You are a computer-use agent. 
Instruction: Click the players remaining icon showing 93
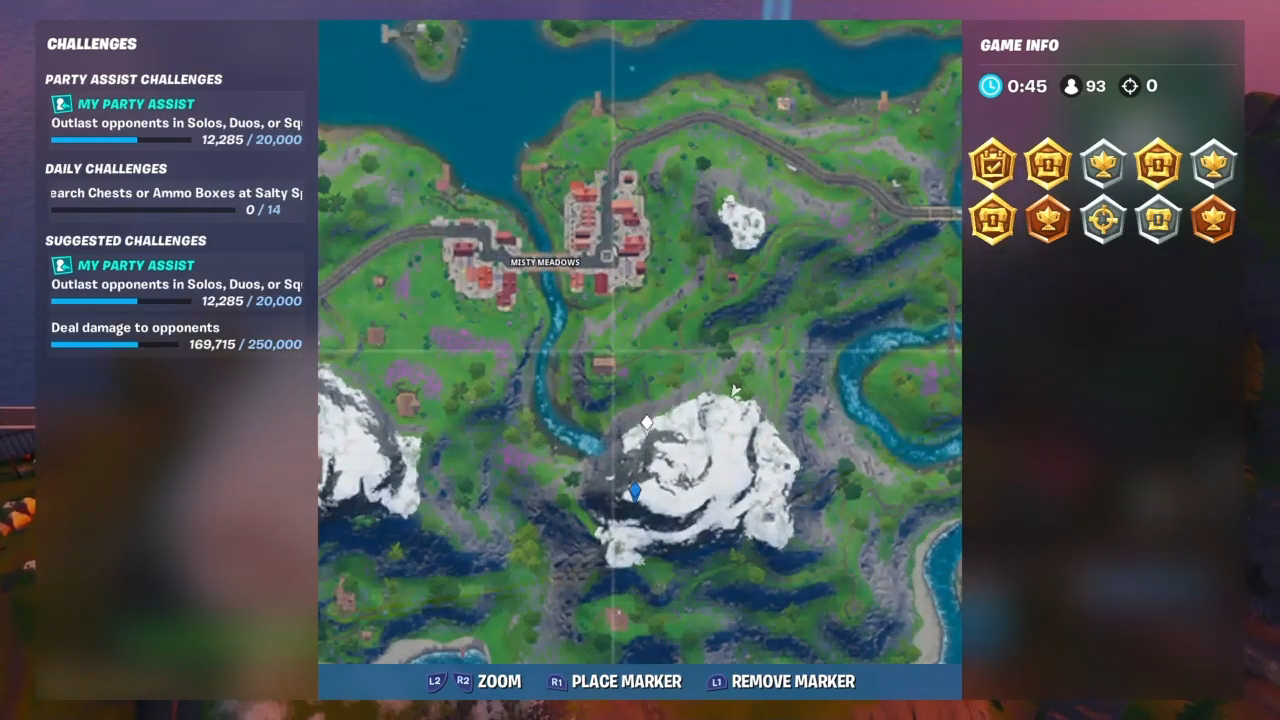pyautogui.click(x=1069, y=86)
